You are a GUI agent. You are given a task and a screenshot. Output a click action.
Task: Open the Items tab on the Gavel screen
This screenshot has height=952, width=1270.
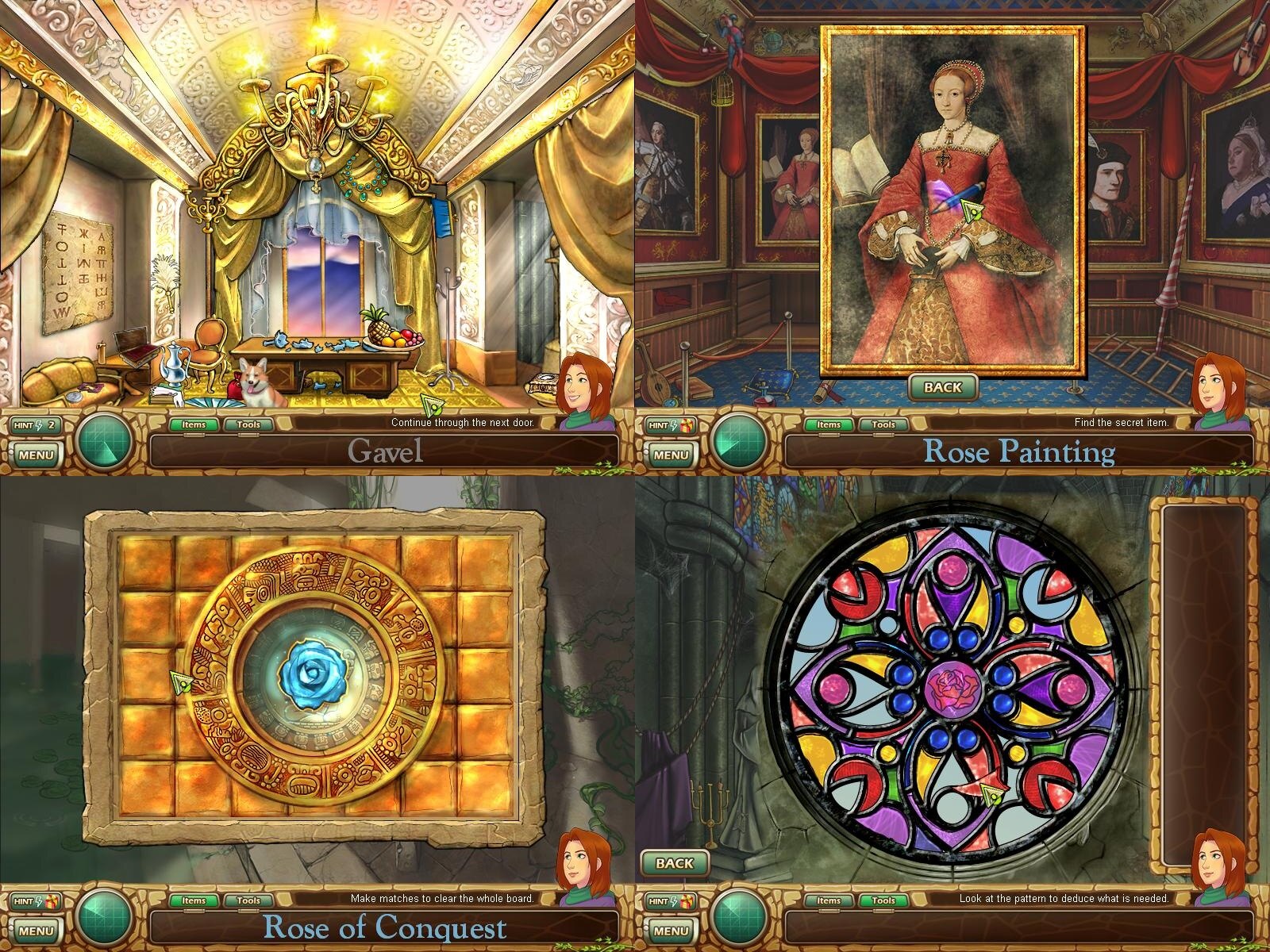(194, 424)
